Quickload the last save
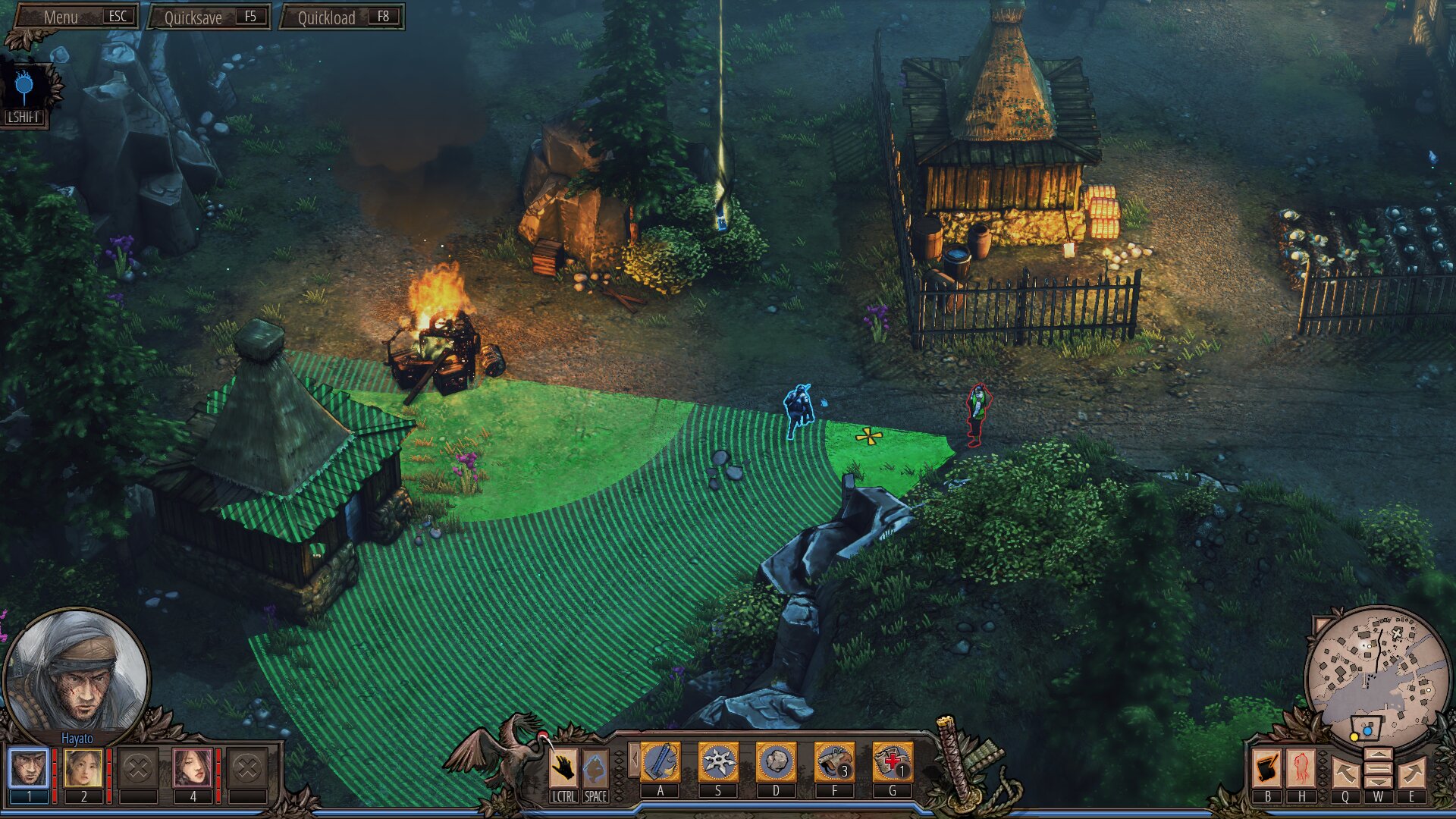Screen dimensions: 1456x819 click(x=342, y=17)
